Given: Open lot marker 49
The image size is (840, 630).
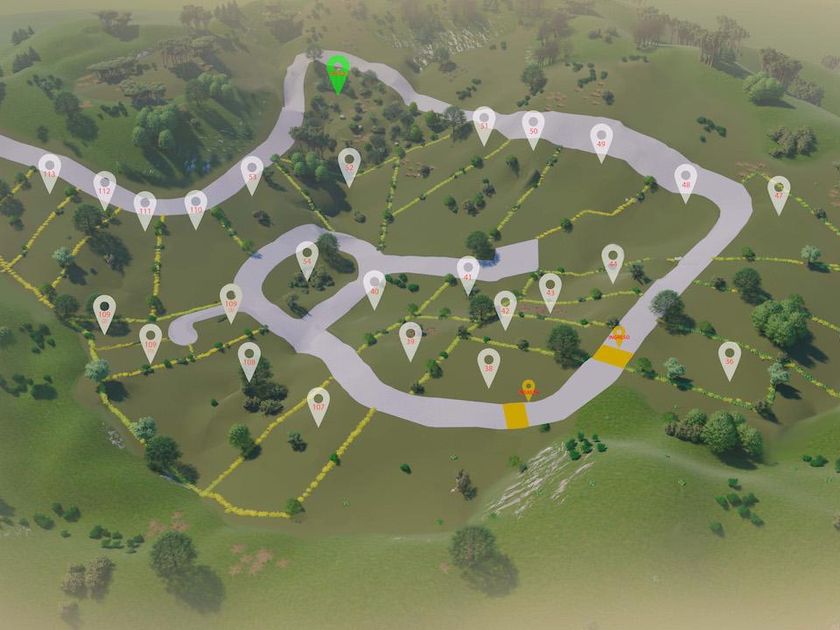Looking at the screenshot, I should click(x=601, y=139).
